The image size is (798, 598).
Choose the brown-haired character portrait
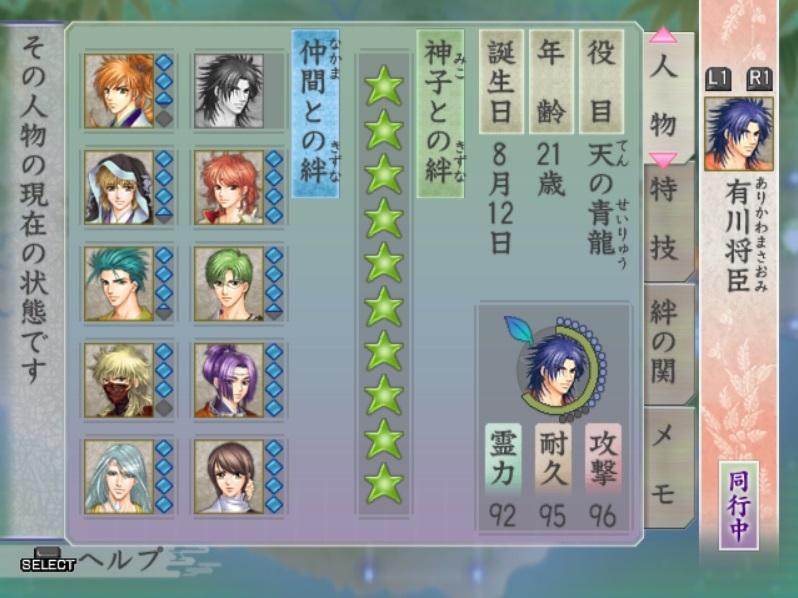click(229, 476)
